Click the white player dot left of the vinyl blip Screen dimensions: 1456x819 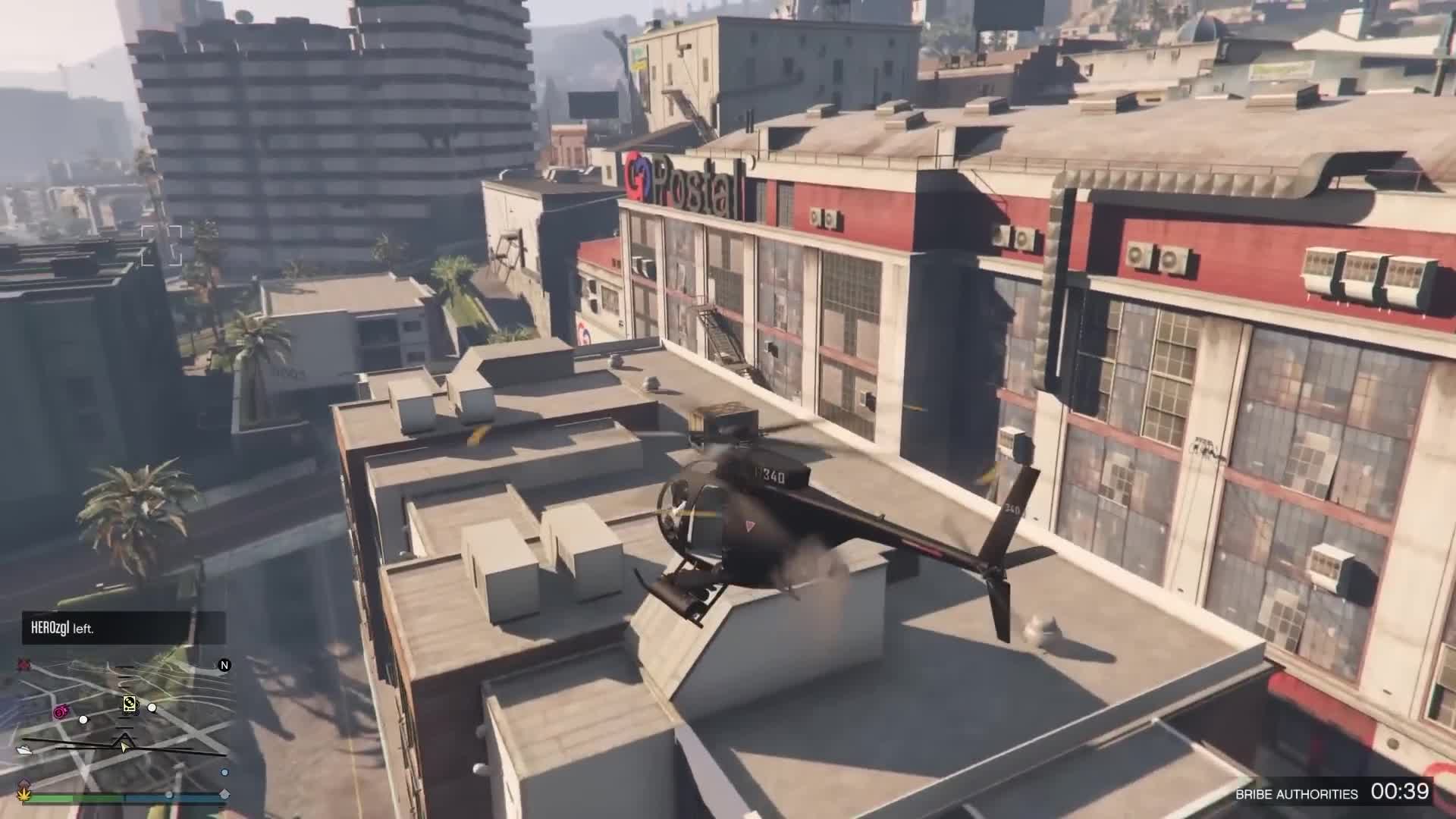(x=83, y=720)
